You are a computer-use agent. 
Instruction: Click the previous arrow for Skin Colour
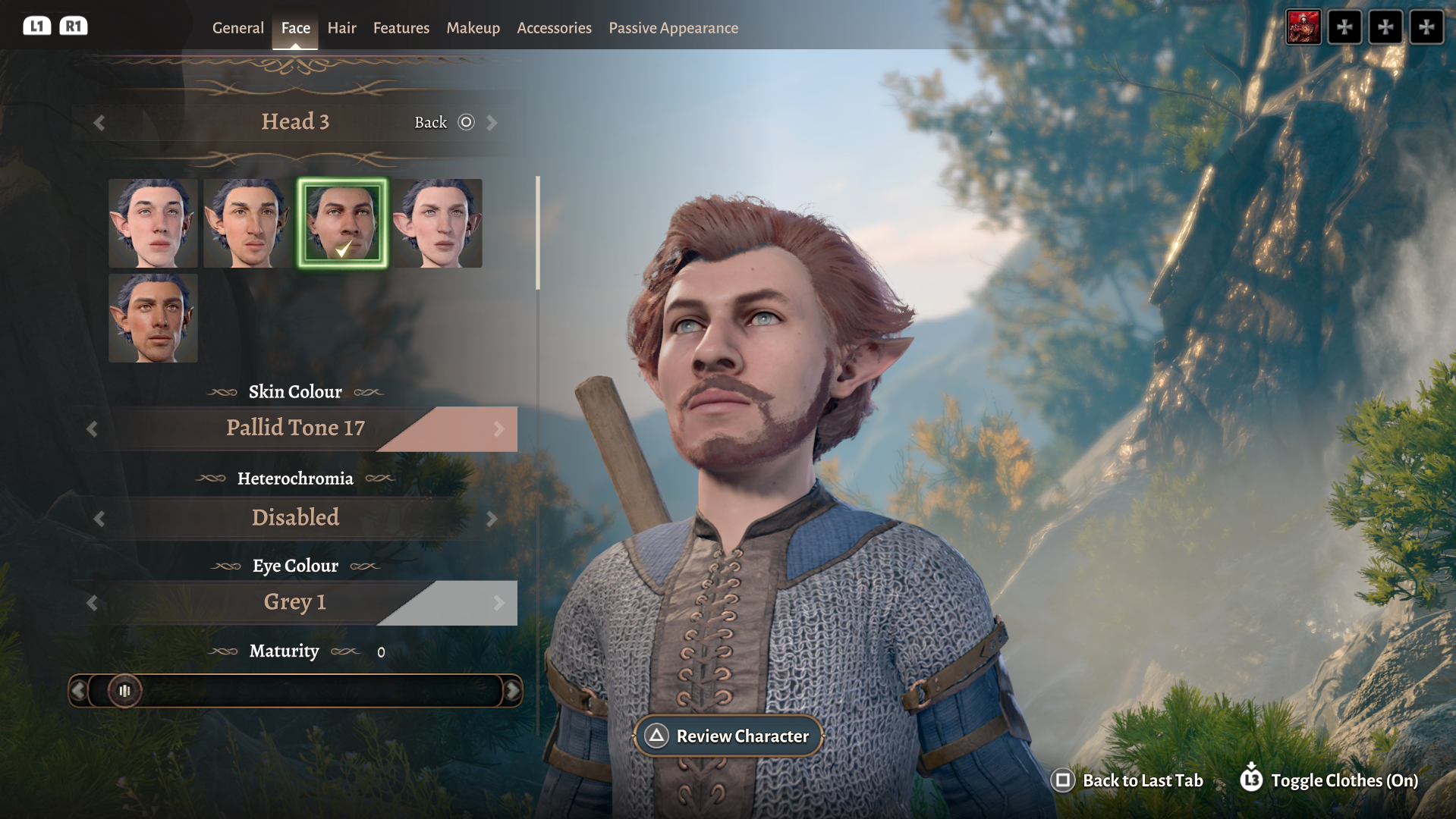point(93,429)
